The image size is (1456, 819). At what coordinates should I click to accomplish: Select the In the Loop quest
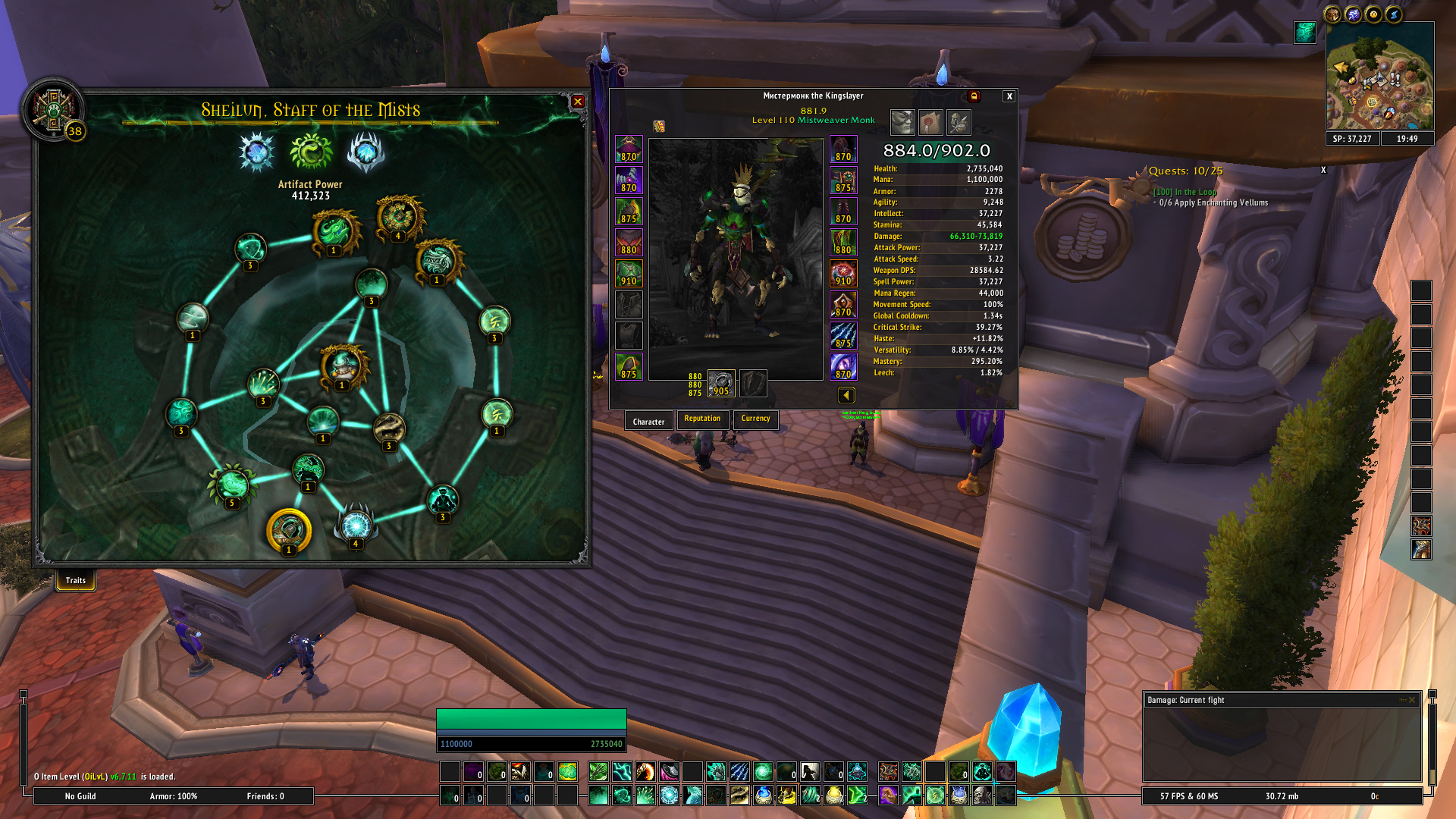[1185, 192]
